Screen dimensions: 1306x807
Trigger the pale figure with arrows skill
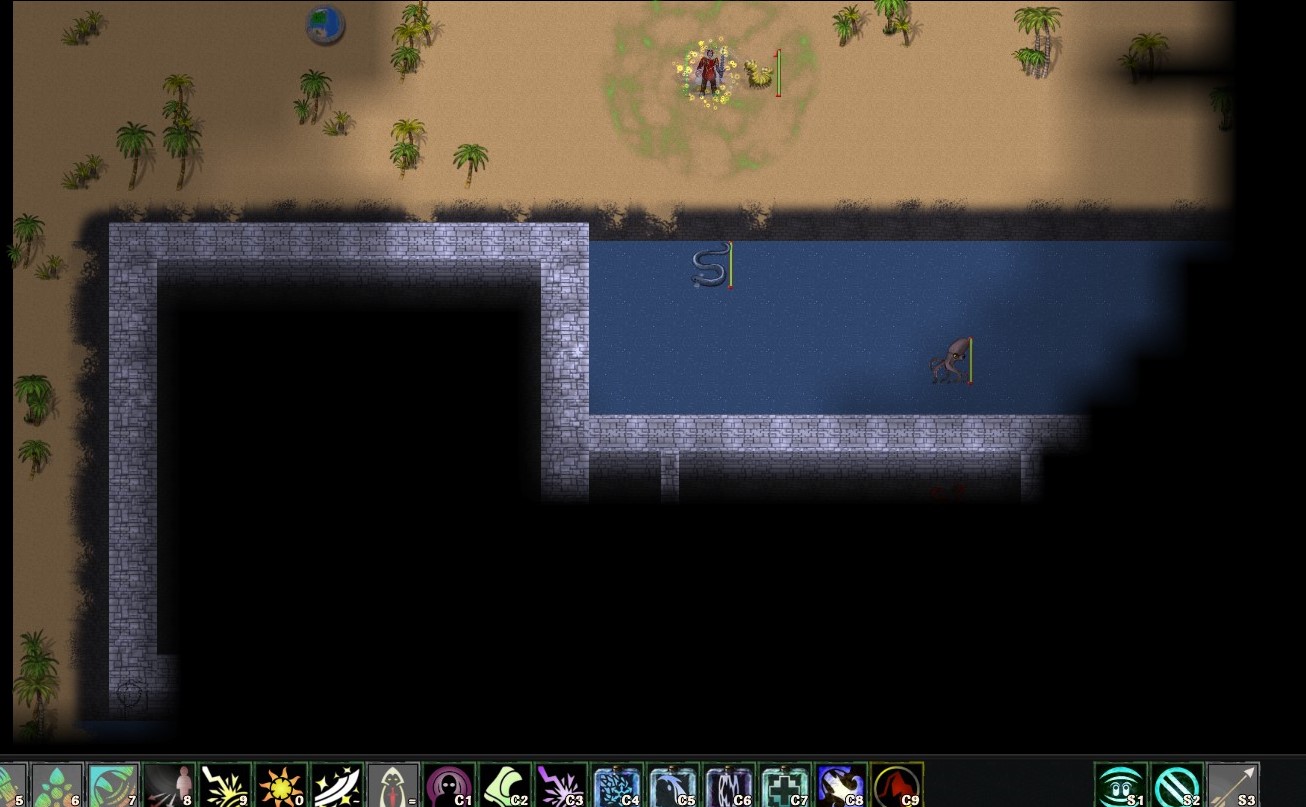tap(168, 785)
